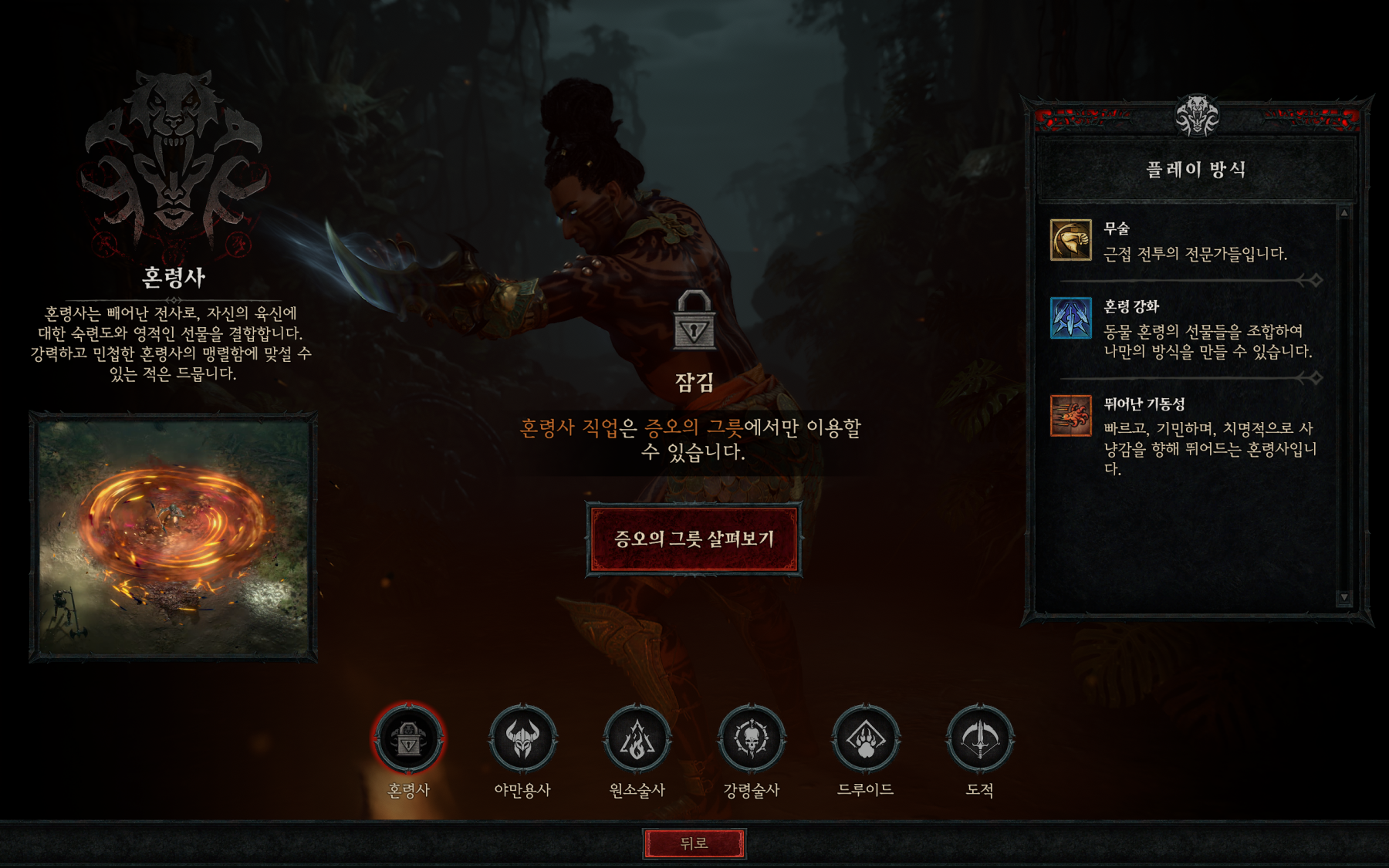Select the 강령술사 skull class icon
This screenshot has height=868, width=1389.
click(x=751, y=738)
